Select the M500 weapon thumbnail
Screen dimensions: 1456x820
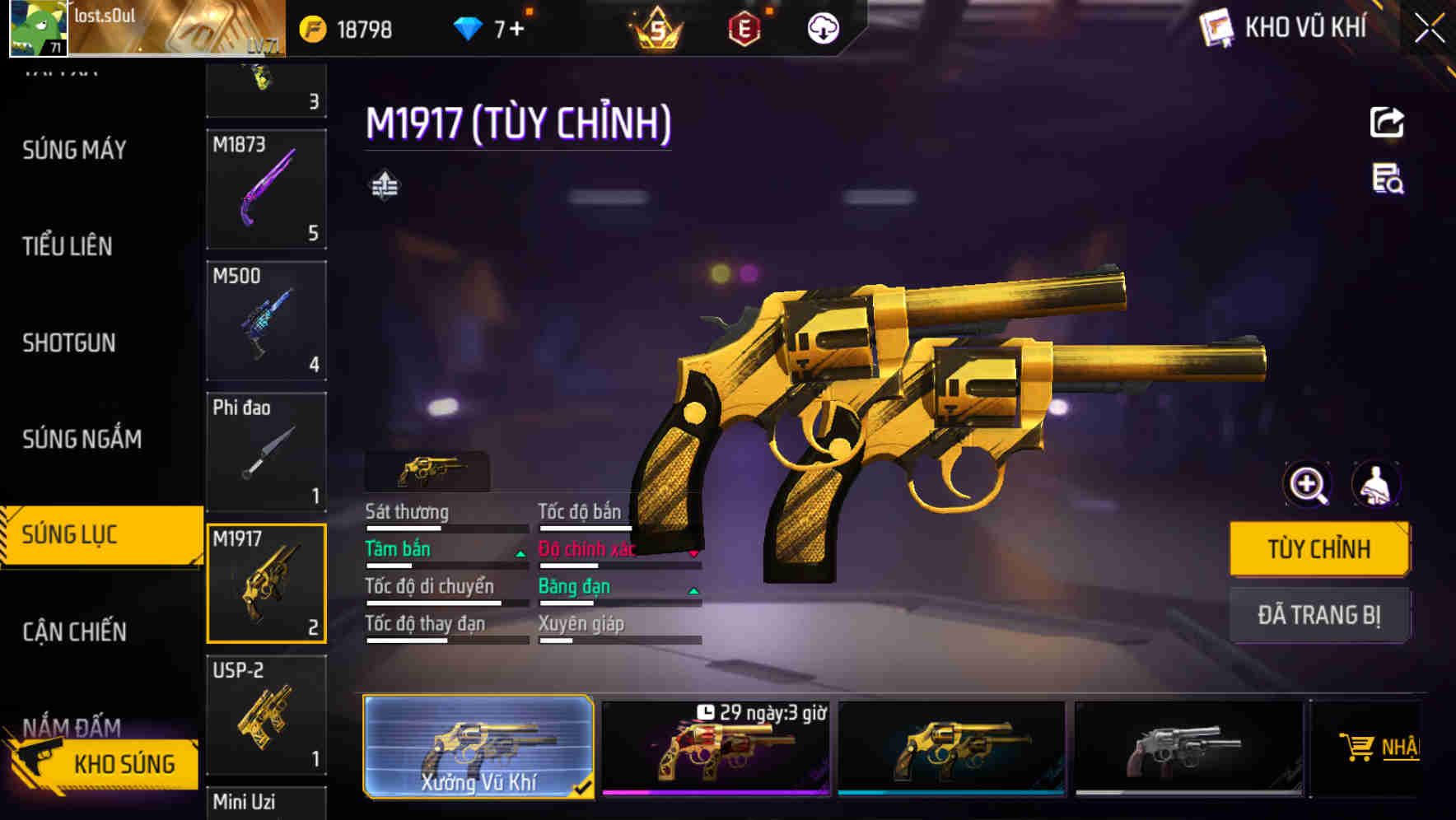point(266,321)
